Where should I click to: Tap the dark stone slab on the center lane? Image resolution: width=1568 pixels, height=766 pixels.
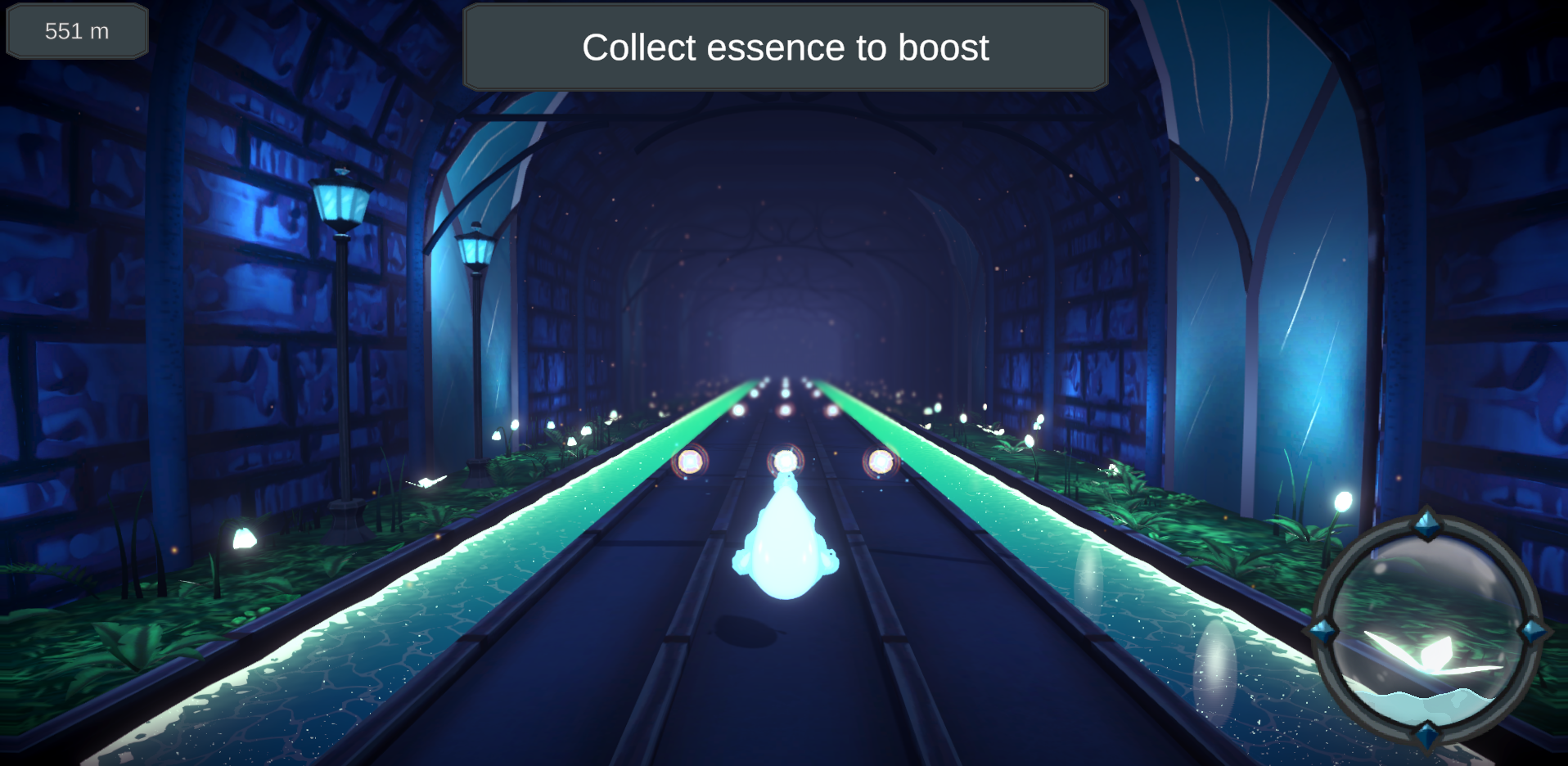[745, 630]
